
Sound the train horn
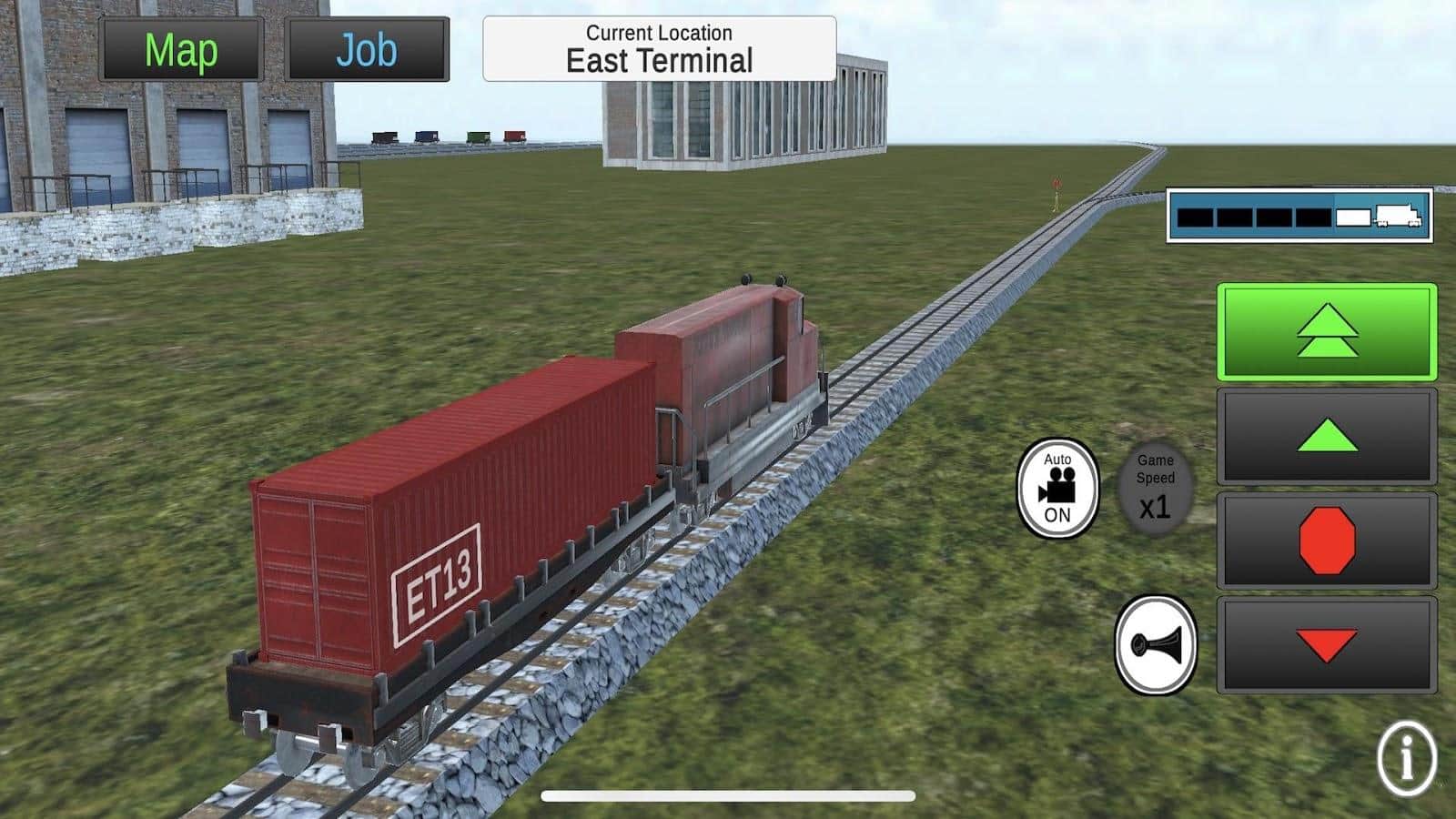[x=1156, y=645]
